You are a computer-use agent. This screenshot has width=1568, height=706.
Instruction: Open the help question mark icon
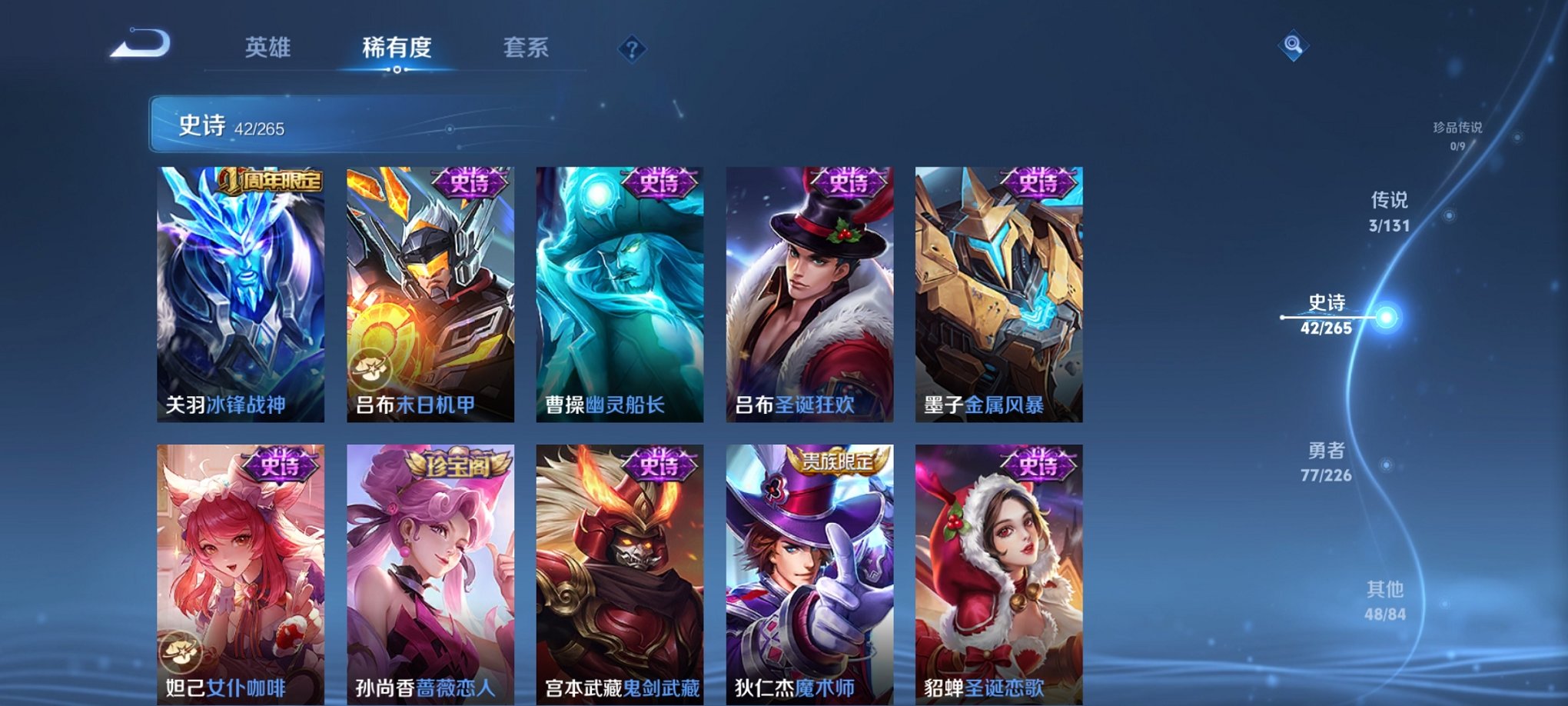point(630,50)
